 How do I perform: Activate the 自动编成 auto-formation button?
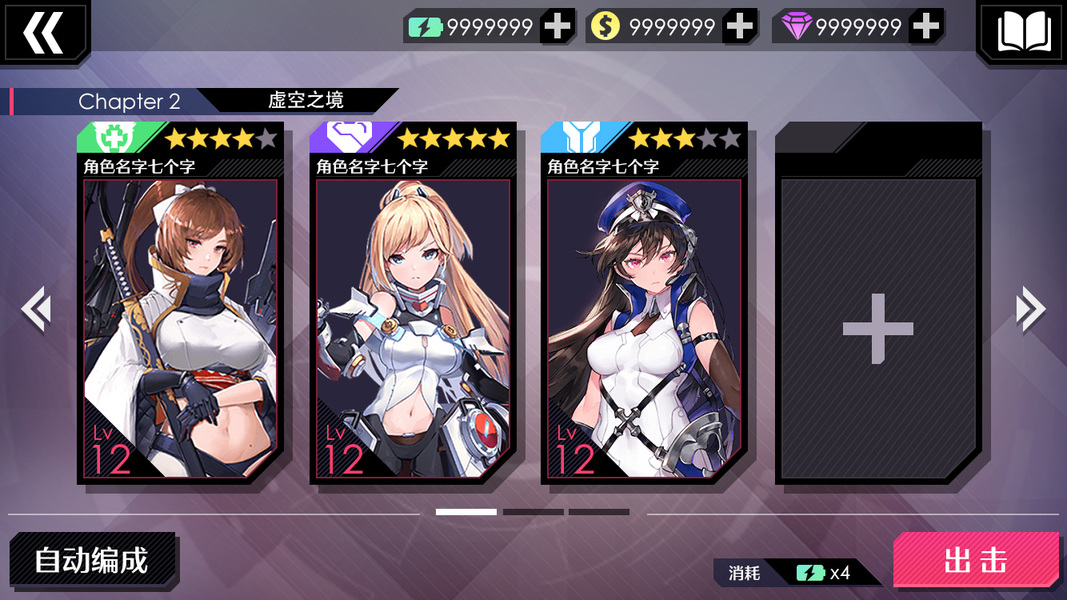[x=92, y=560]
